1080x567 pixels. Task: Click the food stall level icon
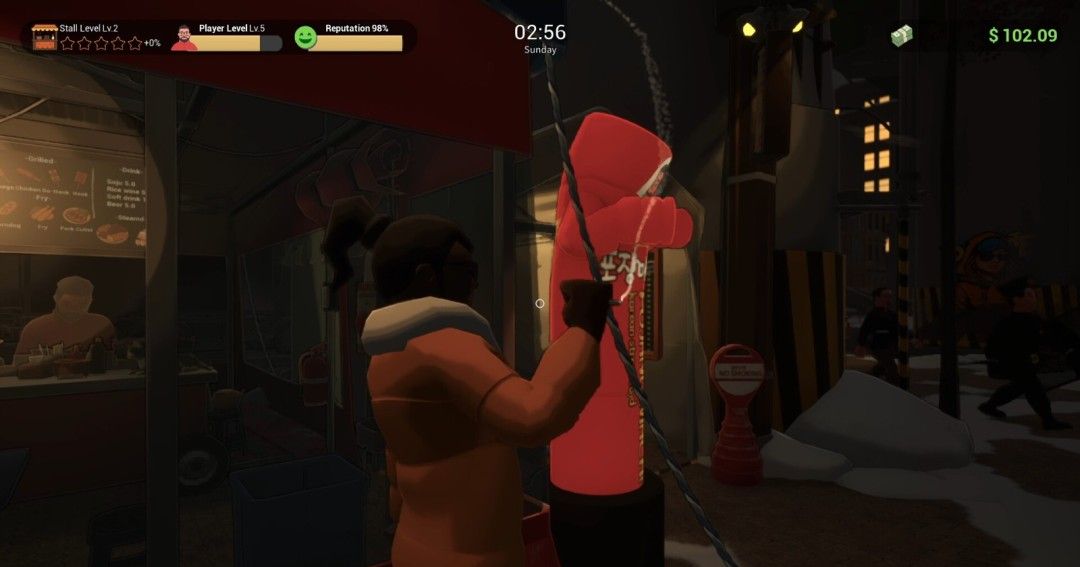[x=45, y=37]
